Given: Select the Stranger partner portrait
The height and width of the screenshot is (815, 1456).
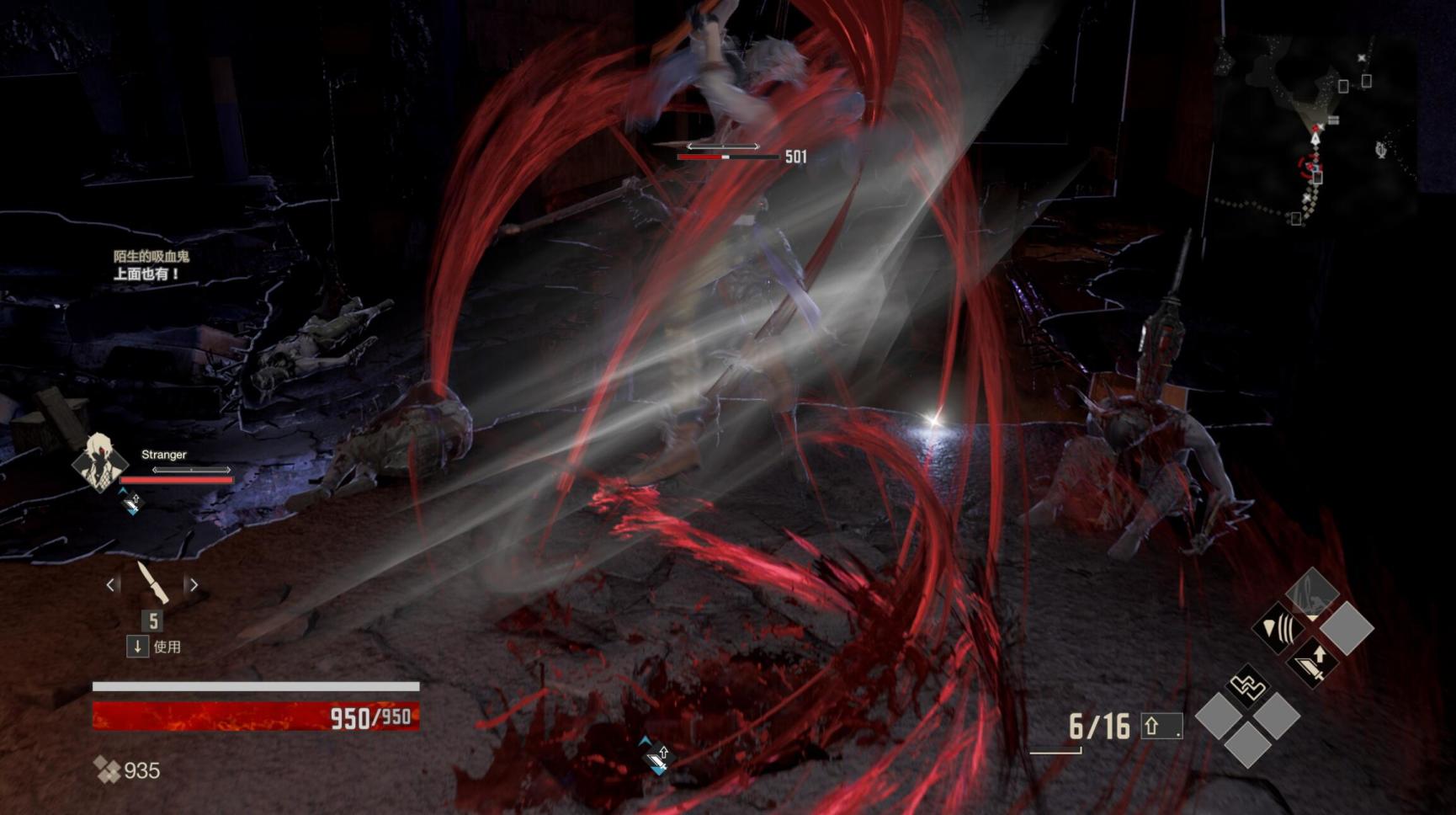Looking at the screenshot, I should [x=99, y=461].
